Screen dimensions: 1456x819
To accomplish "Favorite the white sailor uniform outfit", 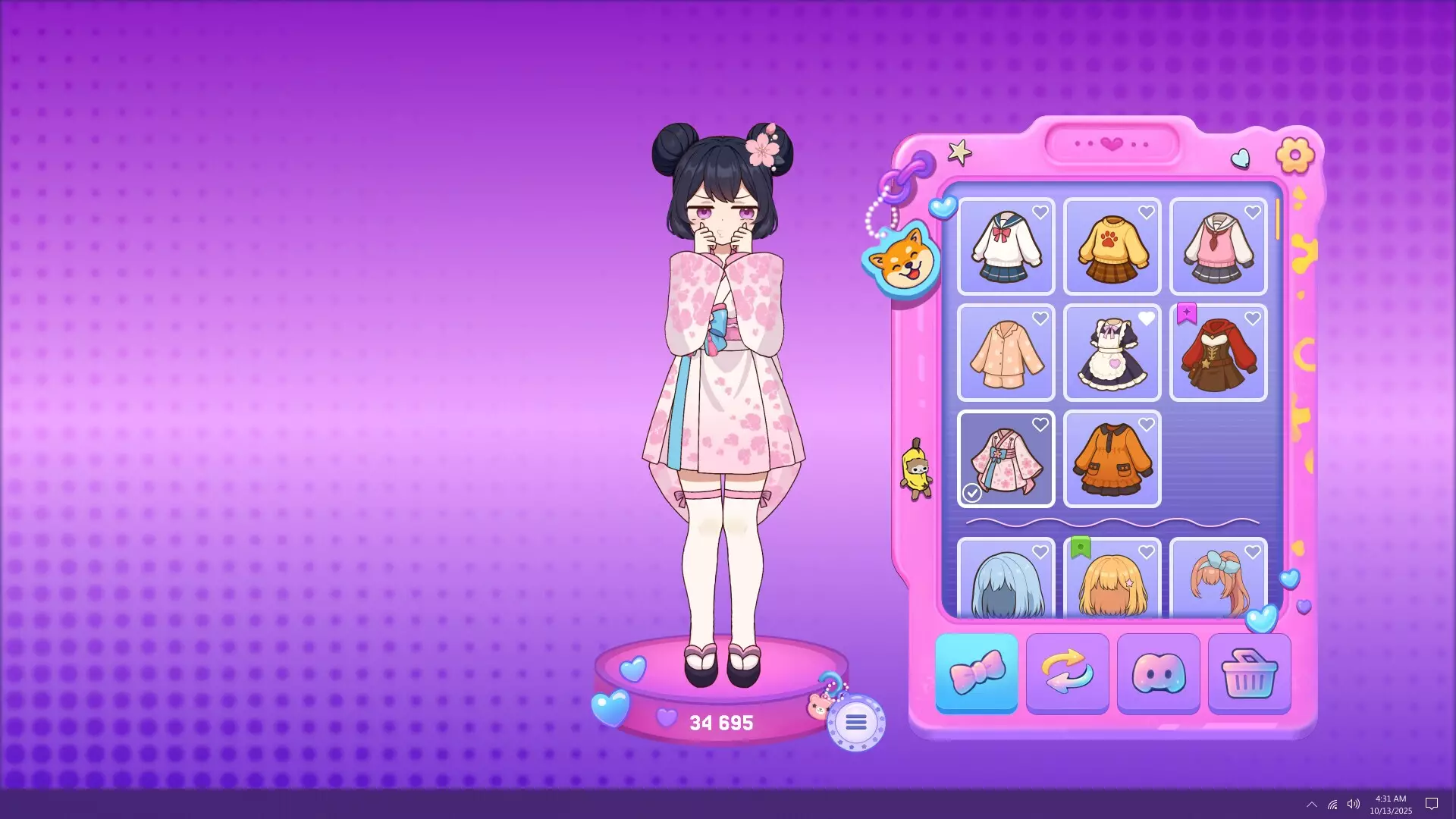I will pos(1040,212).
